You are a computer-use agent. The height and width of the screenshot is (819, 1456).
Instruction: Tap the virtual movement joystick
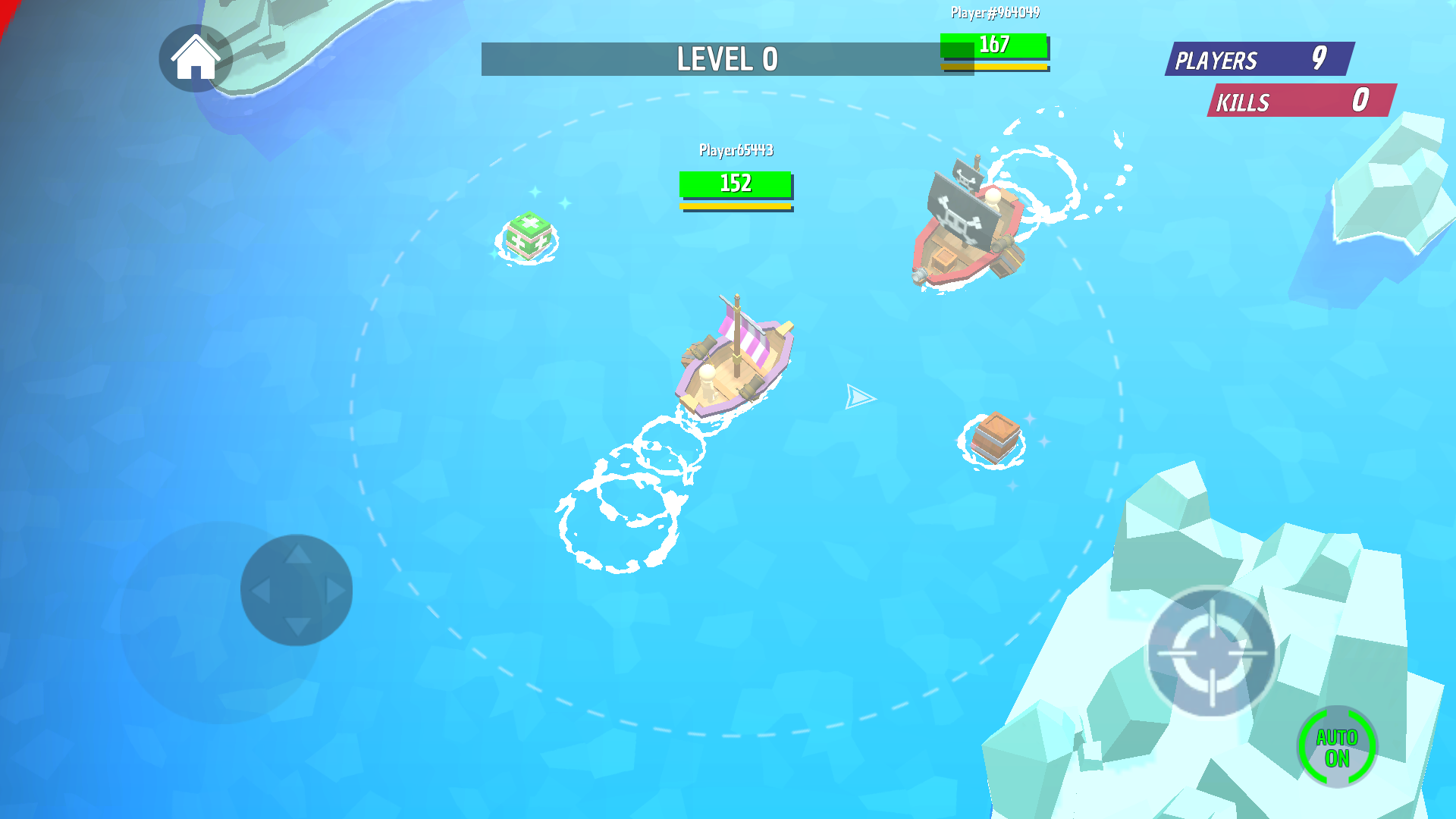[x=297, y=590]
